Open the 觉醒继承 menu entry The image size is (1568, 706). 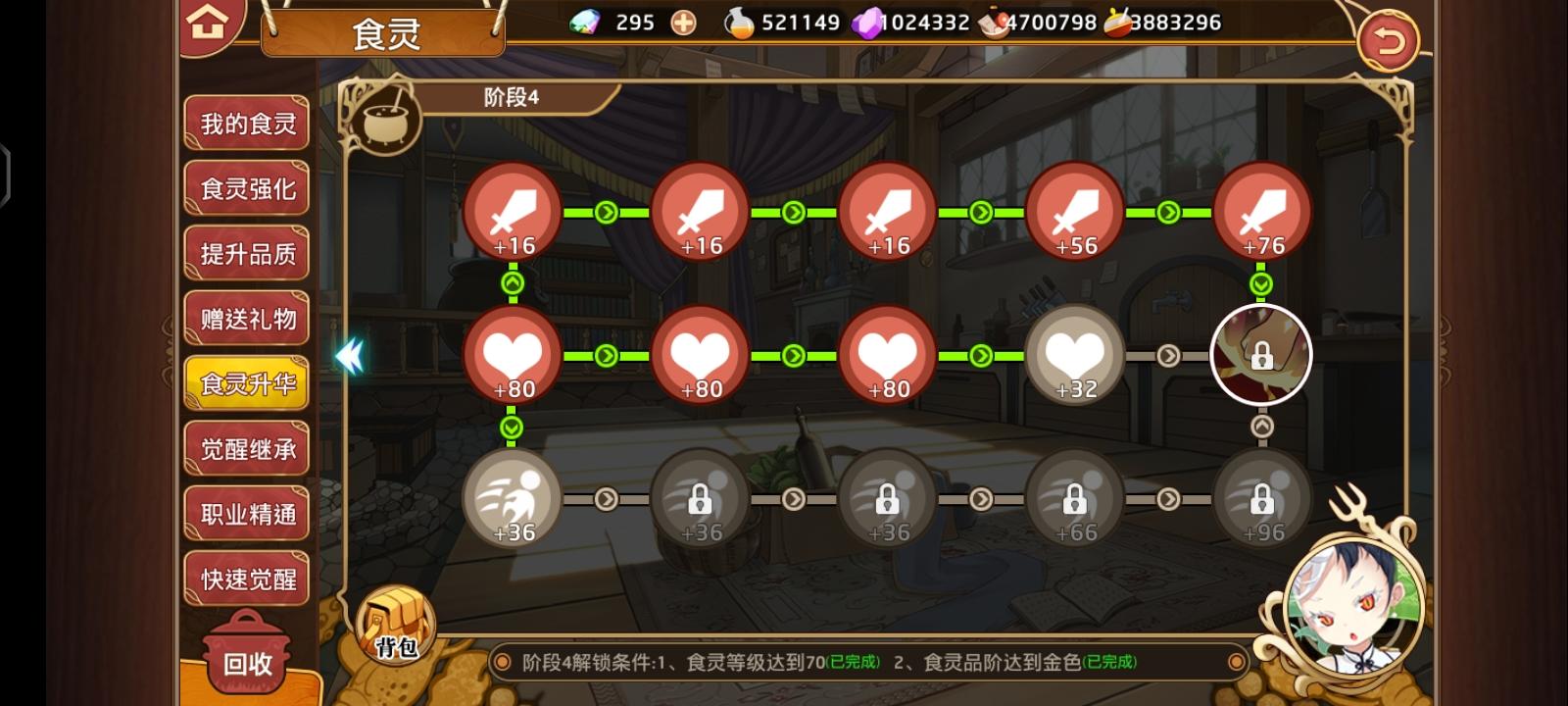pyautogui.click(x=246, y=448)
